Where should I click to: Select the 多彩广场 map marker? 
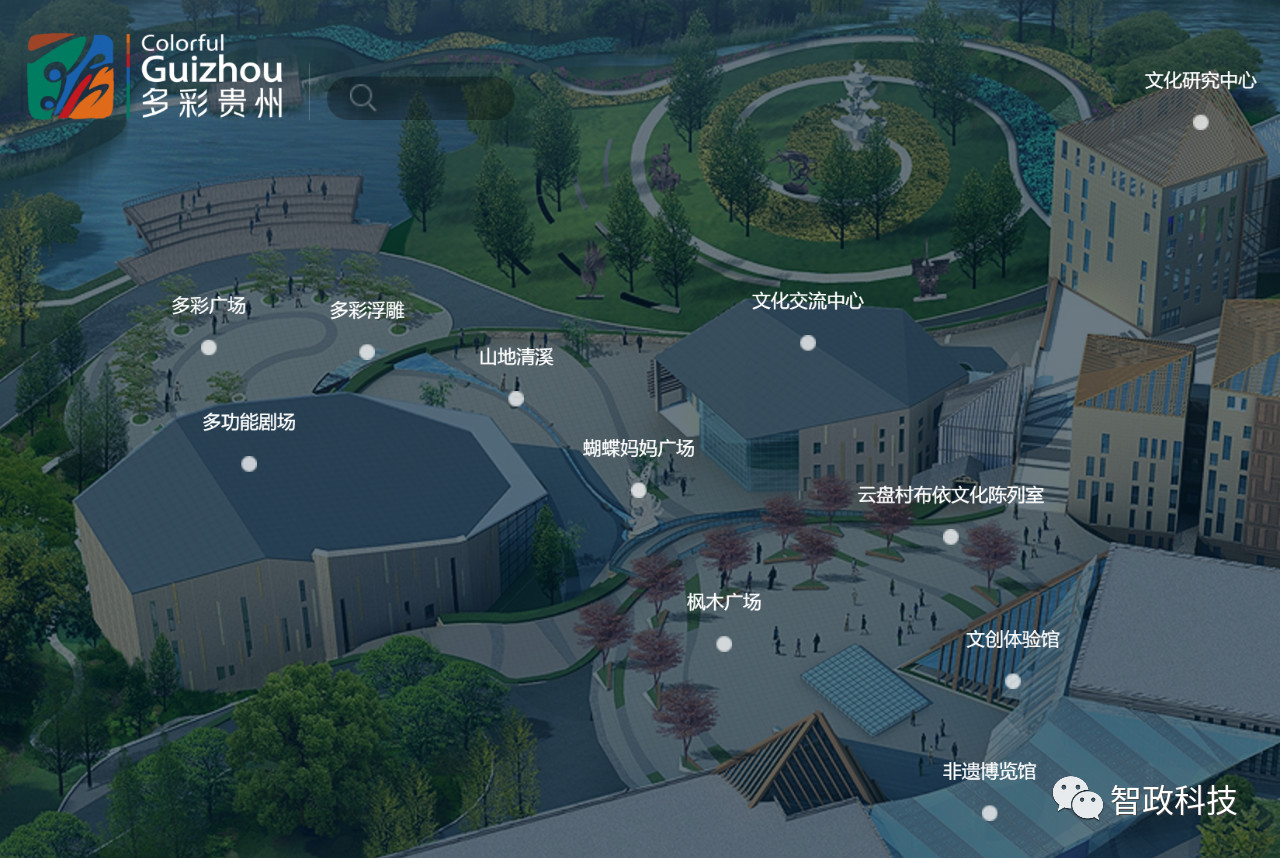(209, 347)
